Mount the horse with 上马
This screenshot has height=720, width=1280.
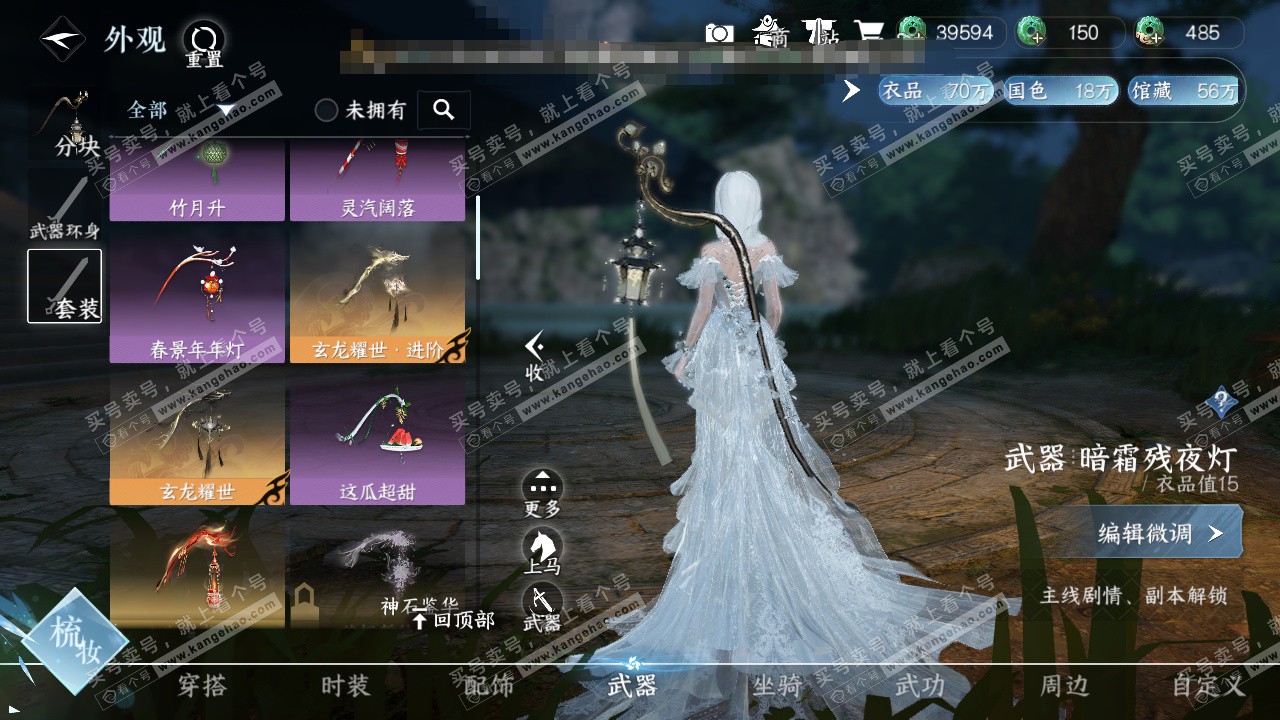[x=542, y=551]
